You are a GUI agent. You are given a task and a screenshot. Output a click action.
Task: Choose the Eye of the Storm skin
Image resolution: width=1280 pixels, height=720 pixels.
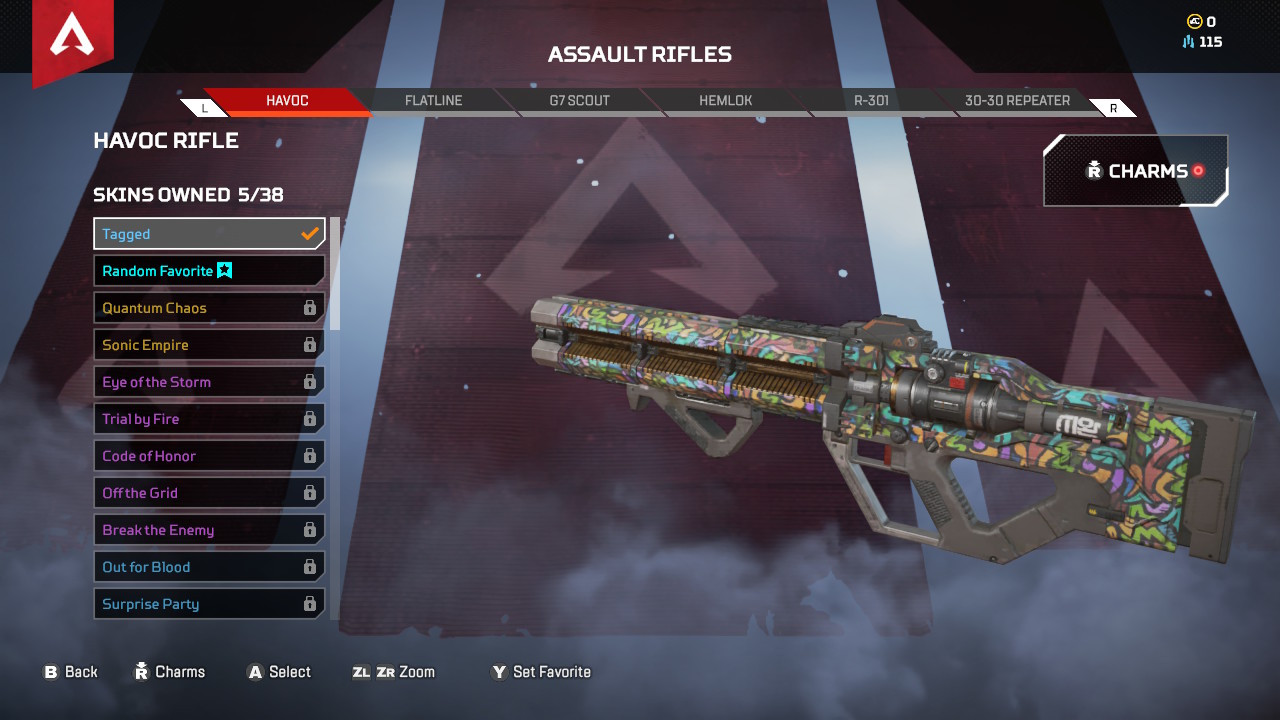pos(209,382)
